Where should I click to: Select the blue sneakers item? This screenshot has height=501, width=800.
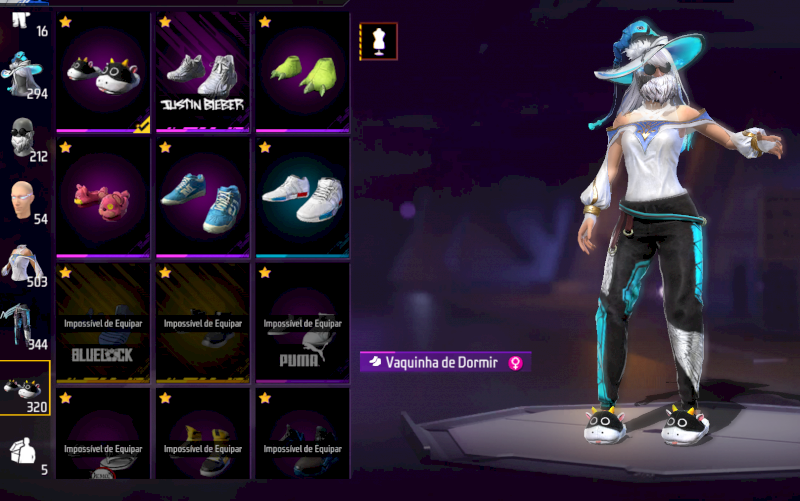[203, 196]
